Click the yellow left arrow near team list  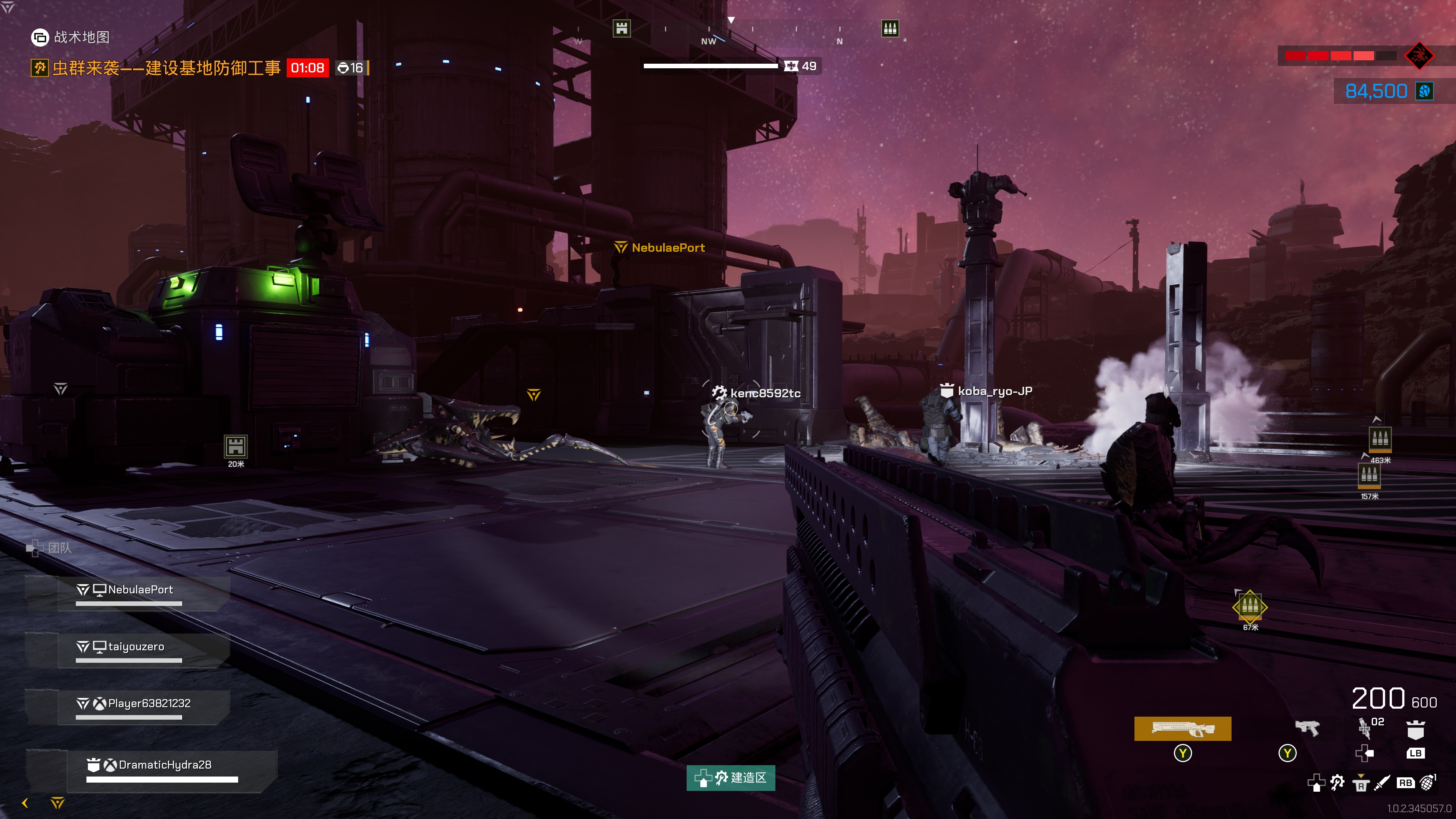point(25,803)
